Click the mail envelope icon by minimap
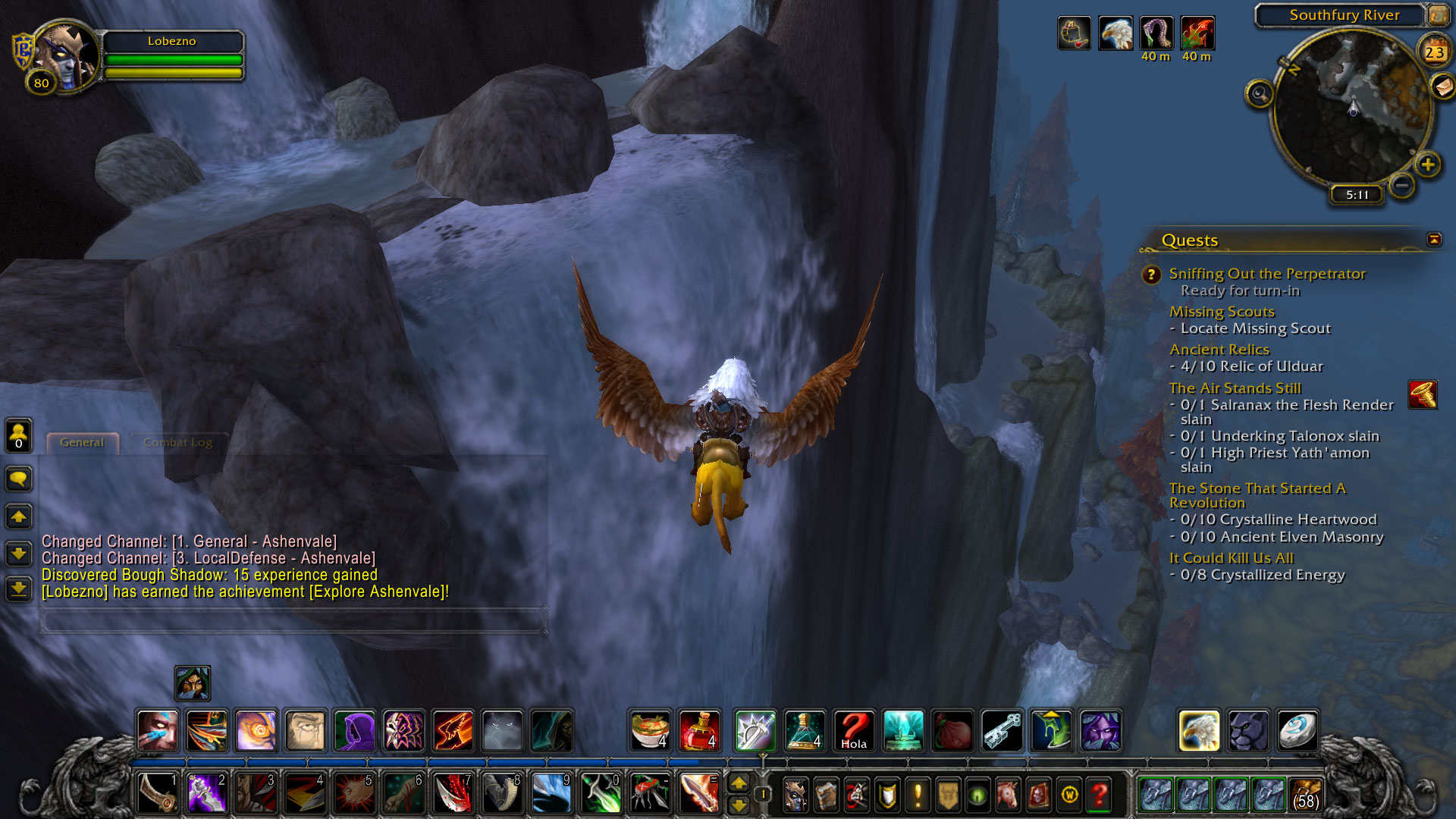Viewport: 1456px width, 819px height. 1442,86
